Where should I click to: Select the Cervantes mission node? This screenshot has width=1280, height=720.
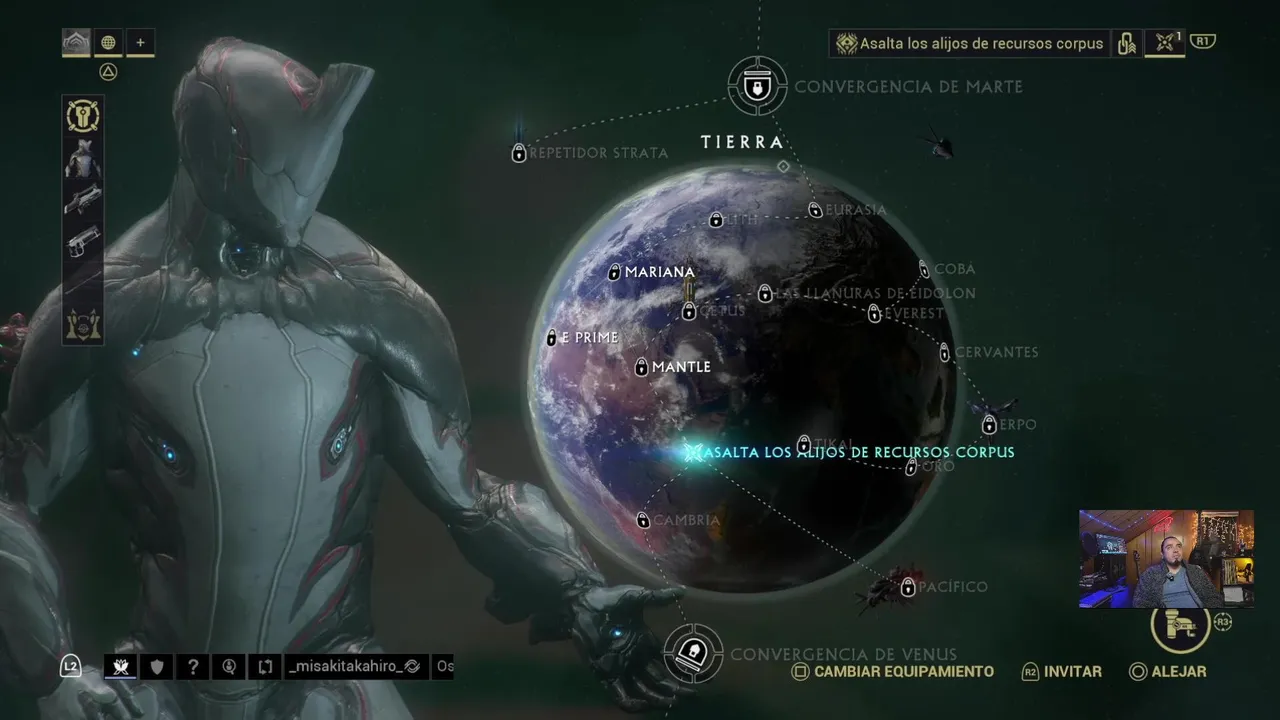coord(945,352)
